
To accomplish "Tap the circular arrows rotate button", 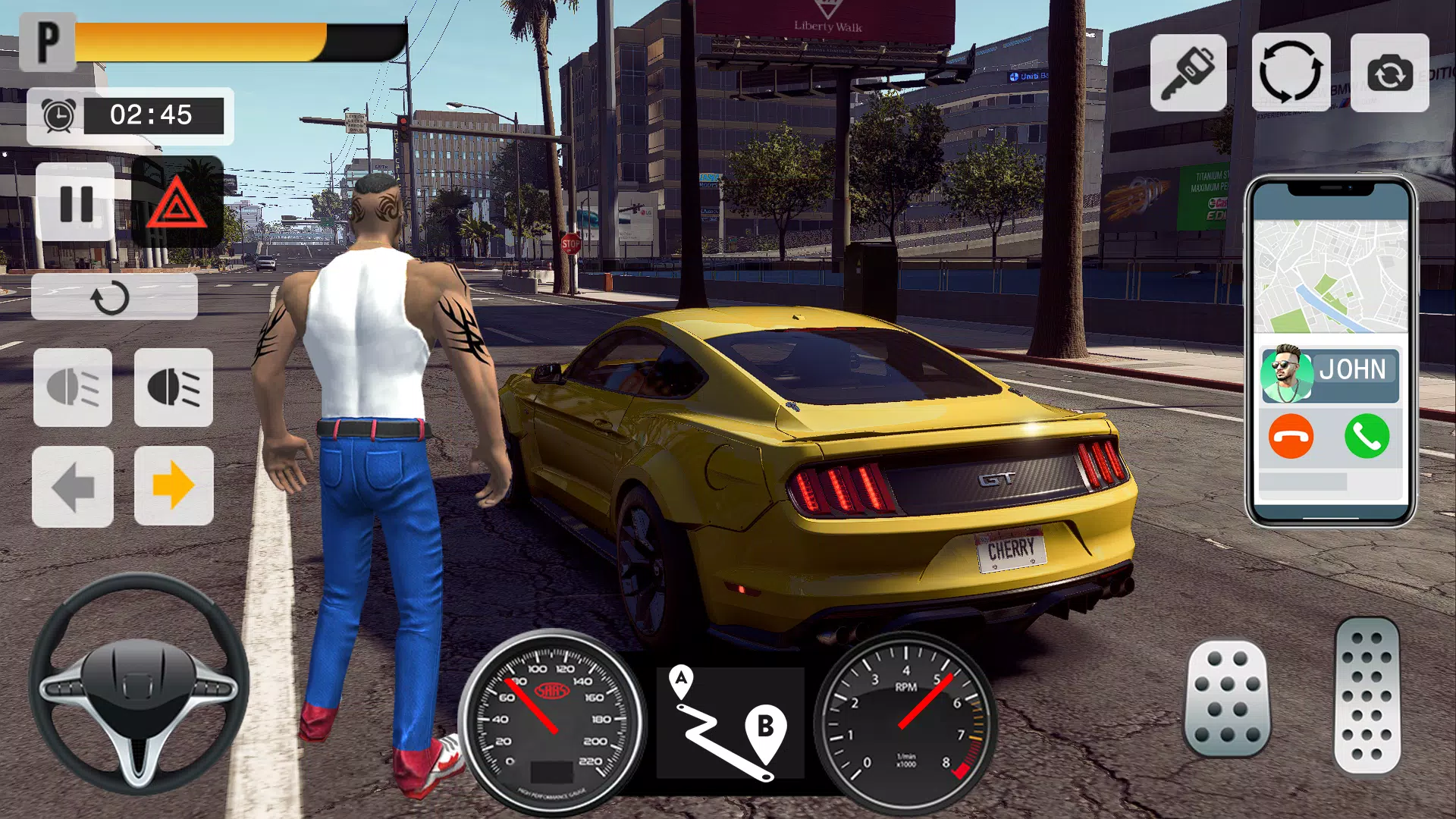I will 1290,73.
